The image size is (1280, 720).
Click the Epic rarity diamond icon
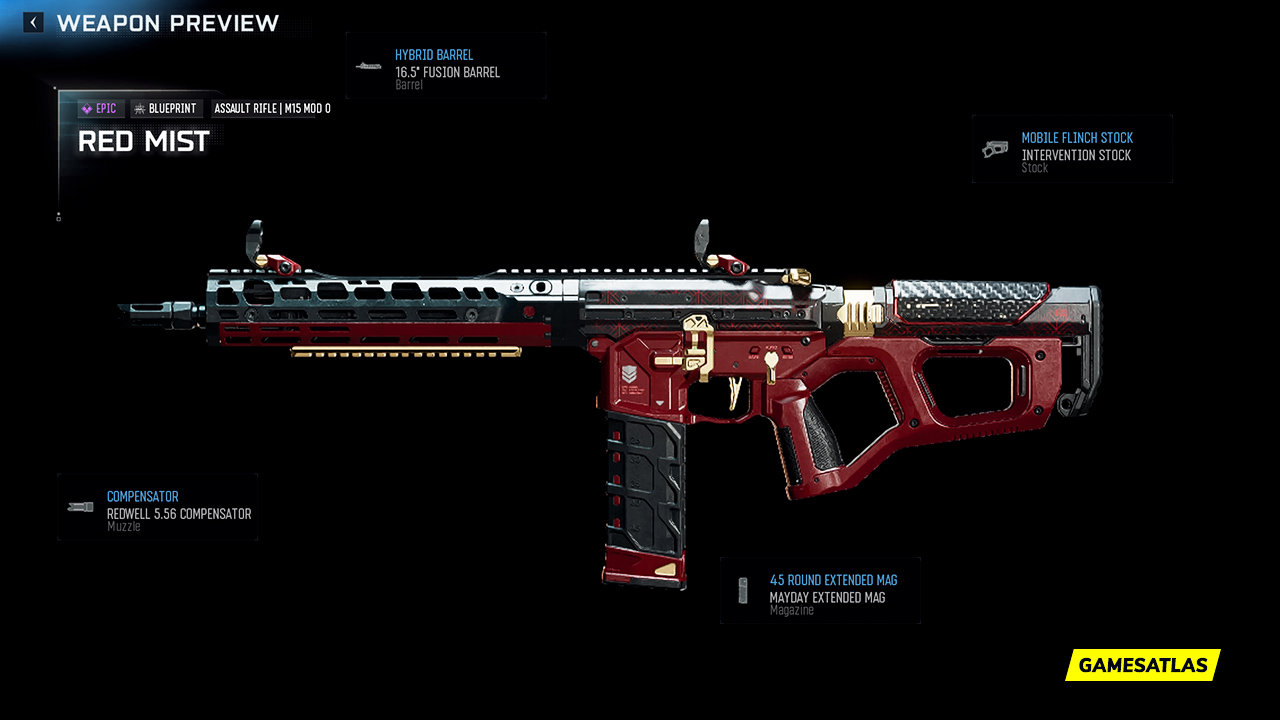pos(88,108)
